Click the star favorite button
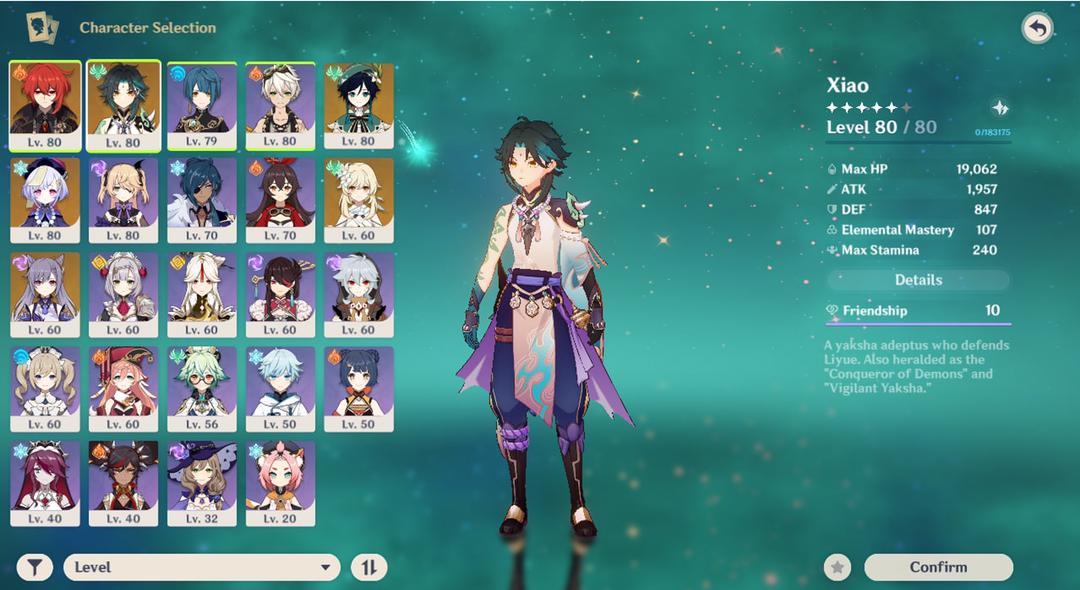This screenshot has width=1080, height=590. (838, 567)
